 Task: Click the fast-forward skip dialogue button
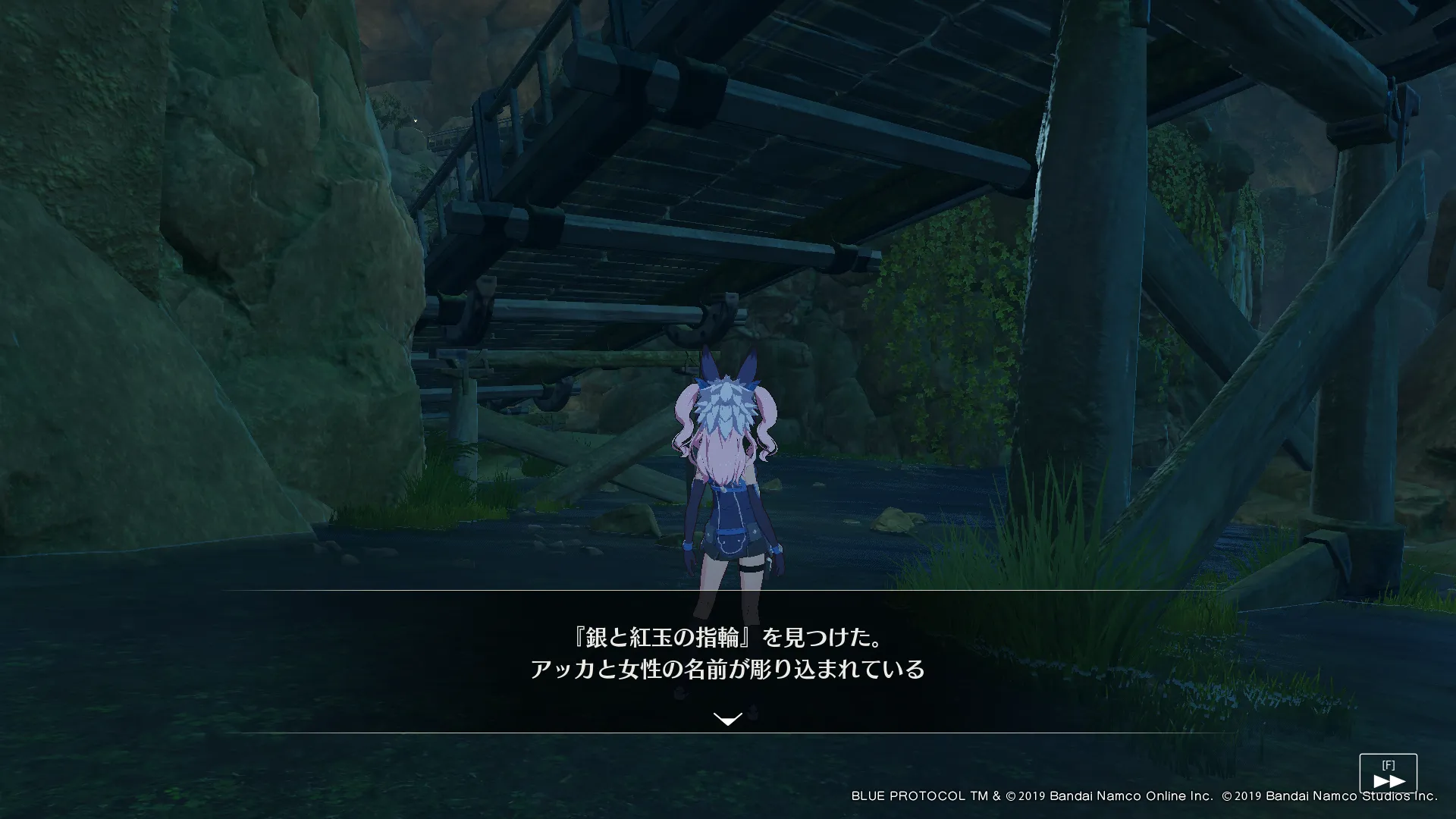point(1388,774)
